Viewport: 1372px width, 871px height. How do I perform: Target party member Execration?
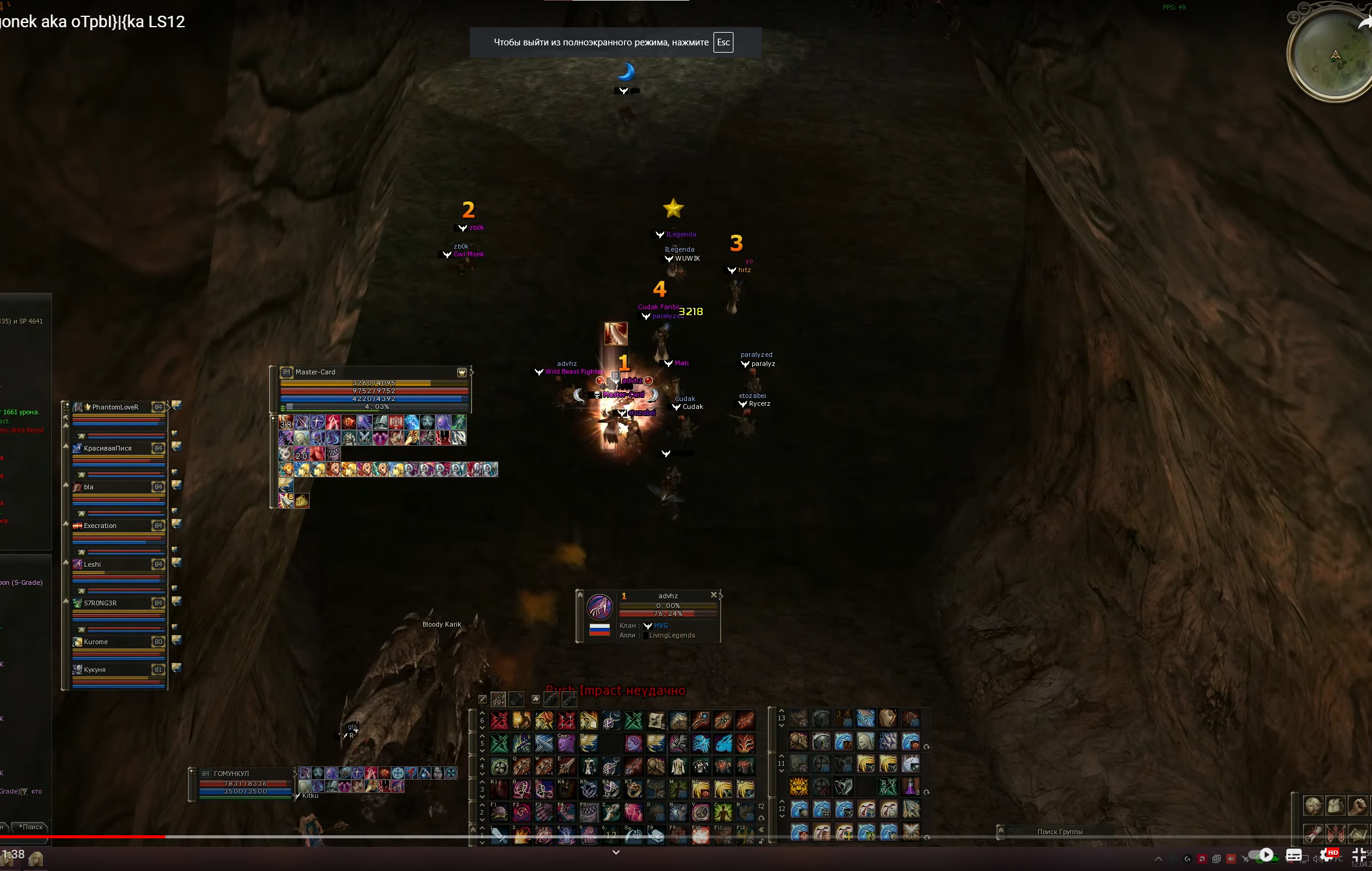tap(100, 526)
